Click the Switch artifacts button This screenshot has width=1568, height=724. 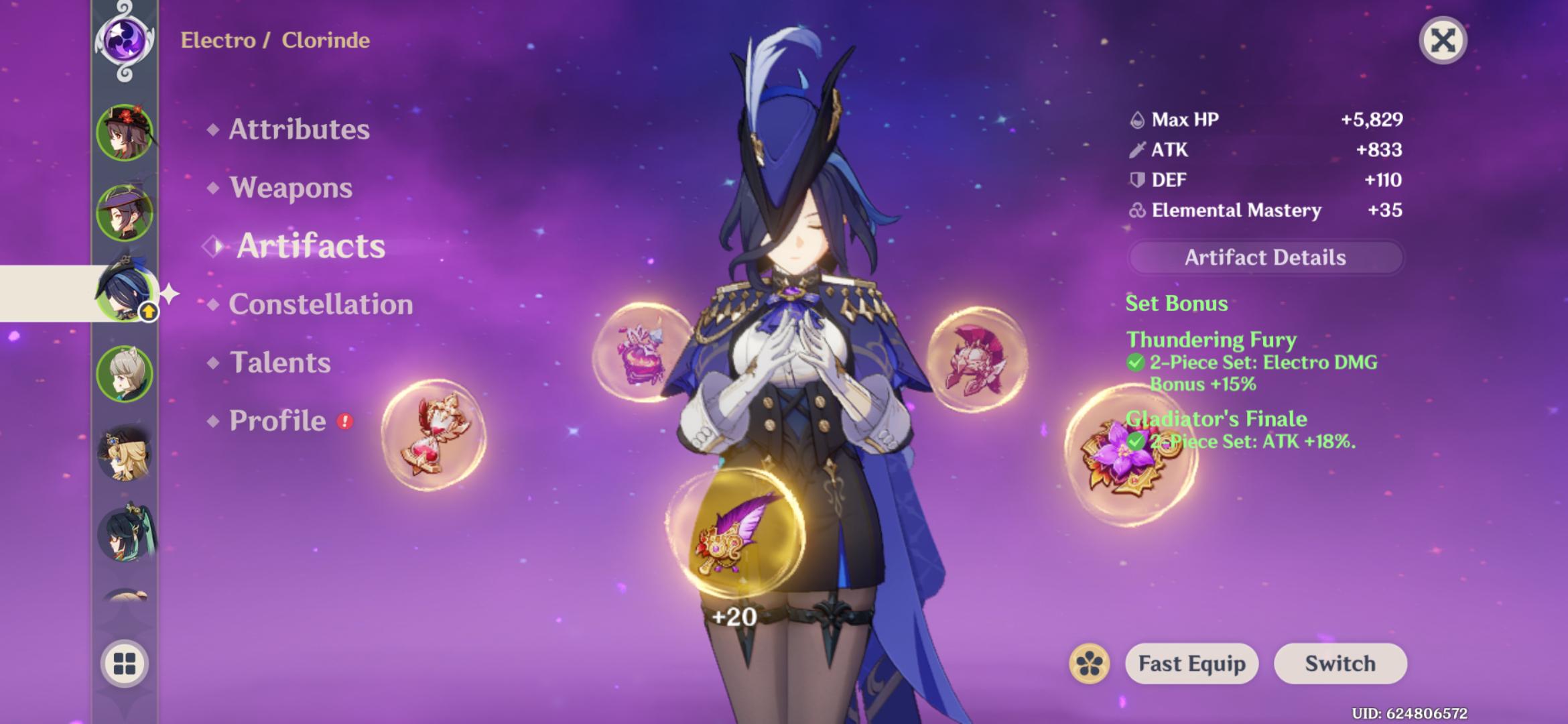(x=1340, y=664)
